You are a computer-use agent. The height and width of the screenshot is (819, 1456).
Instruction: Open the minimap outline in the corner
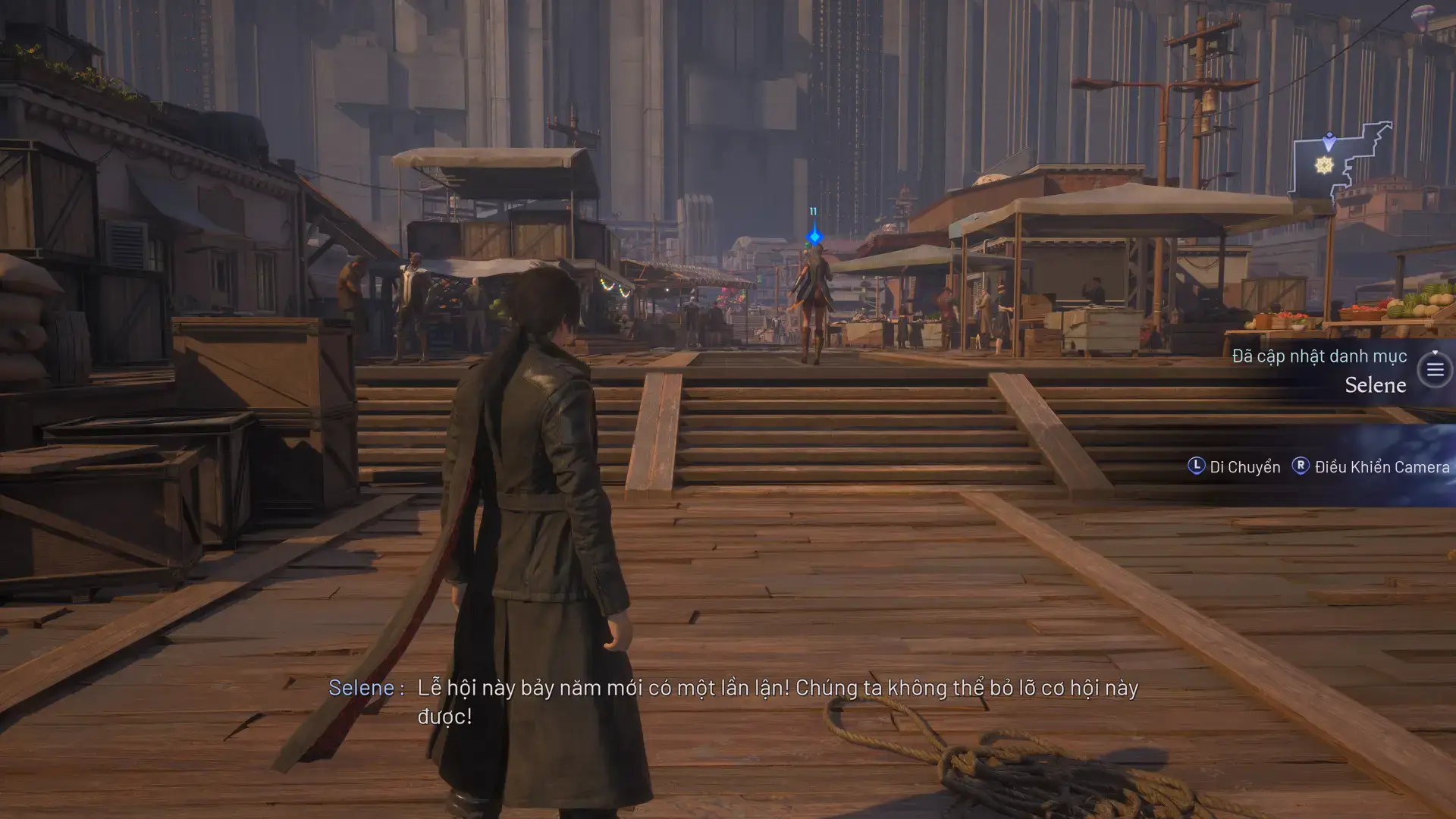(x=1340, y=161)
